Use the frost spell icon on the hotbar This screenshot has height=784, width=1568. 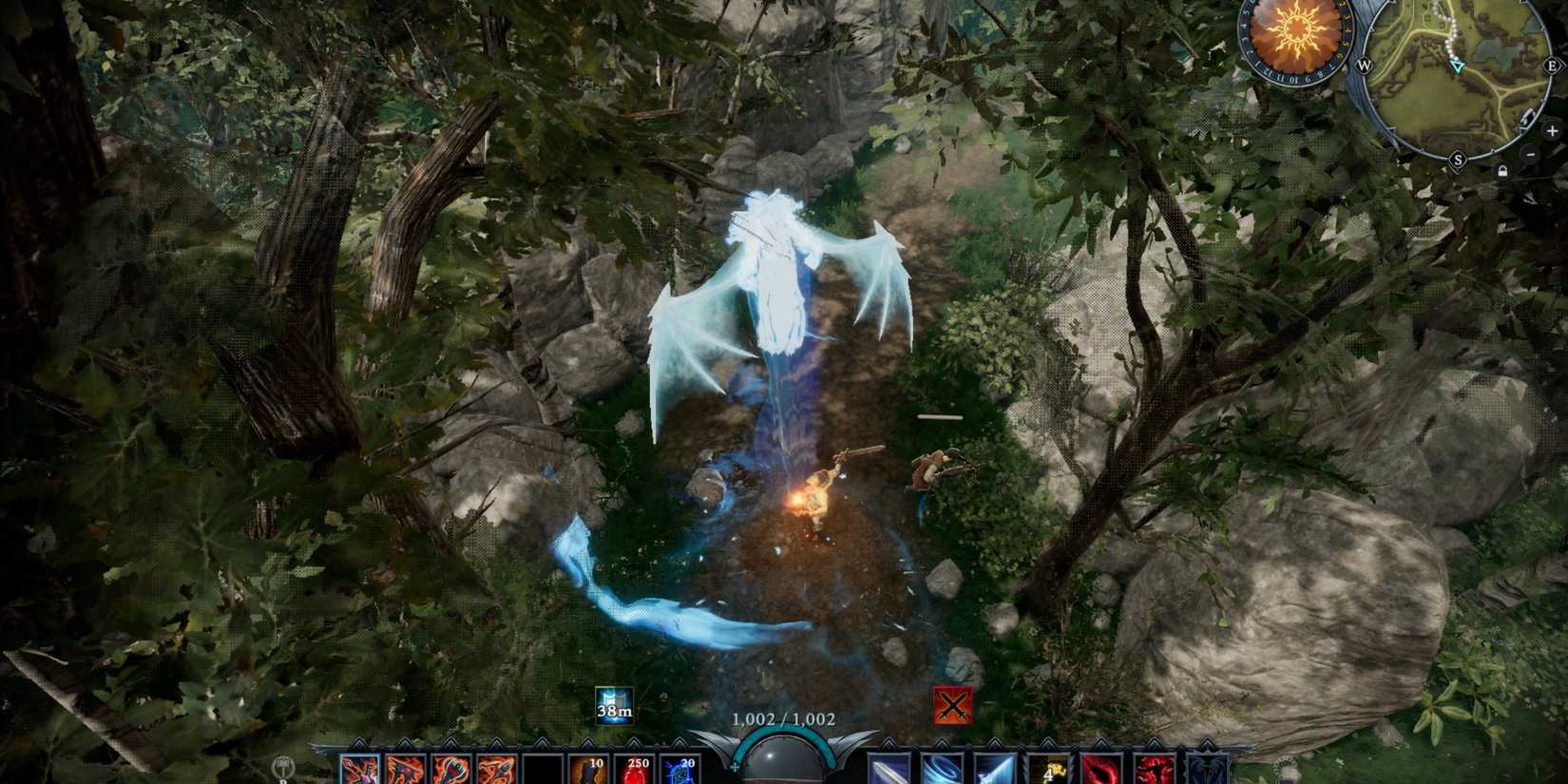[x=996, y=772]
